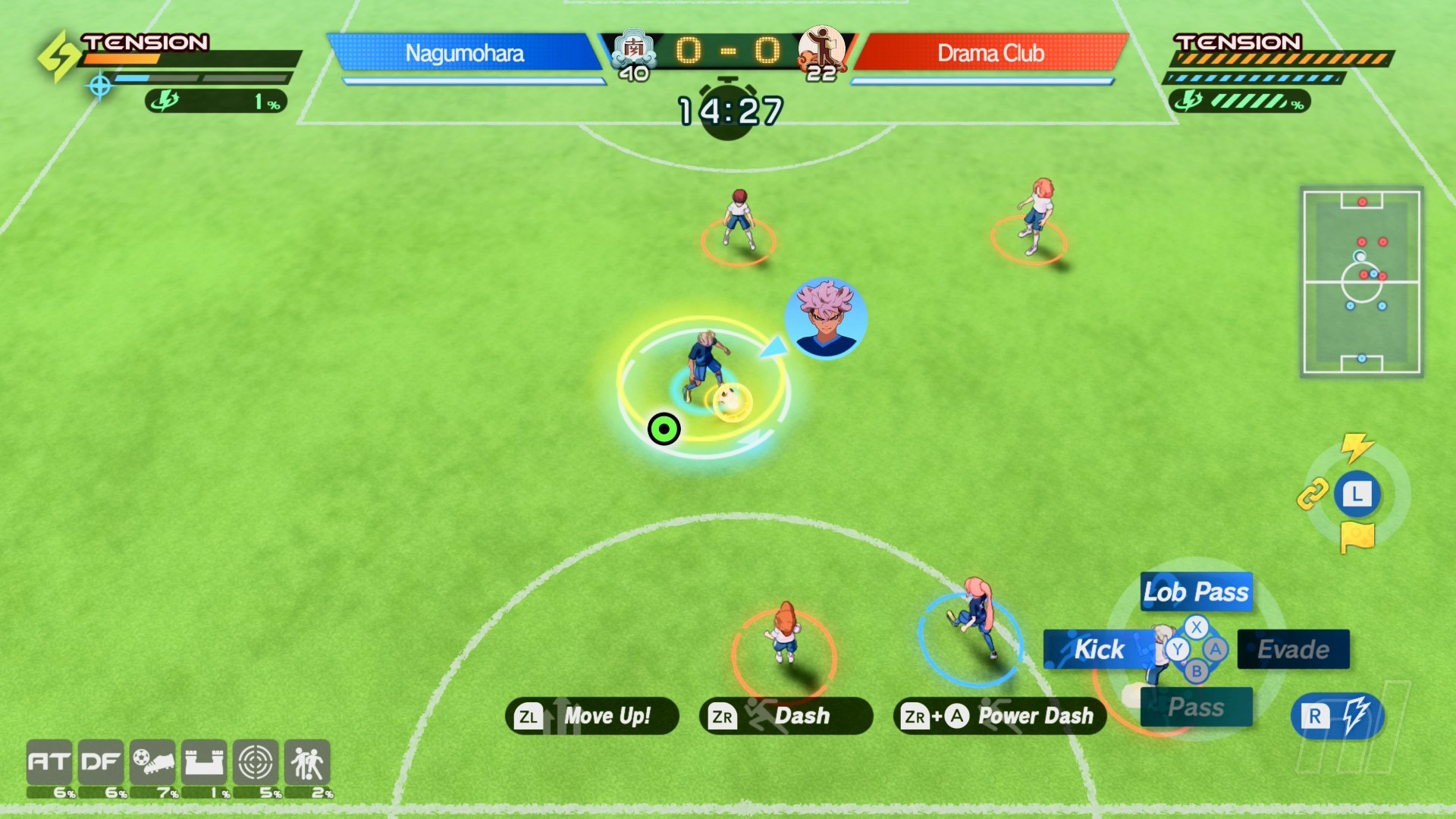Choose the Kick action

(1099, 649)
